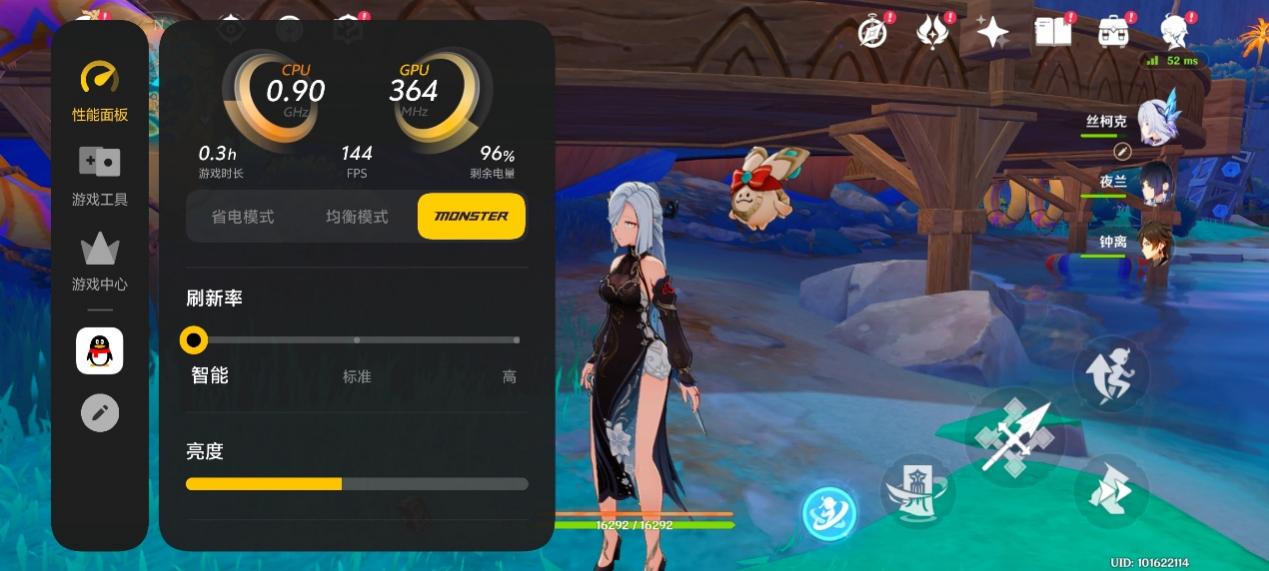Open the four-point star wish icon
1269x571 pixels.
pos(992,33)
